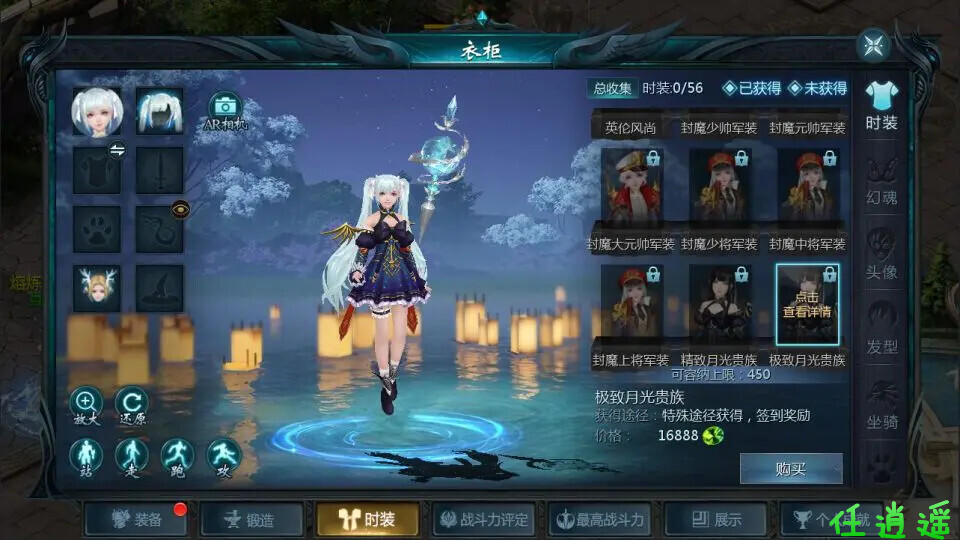Close the wardrobe window
This screenshot has height=540, width=960.
point(873,45)
